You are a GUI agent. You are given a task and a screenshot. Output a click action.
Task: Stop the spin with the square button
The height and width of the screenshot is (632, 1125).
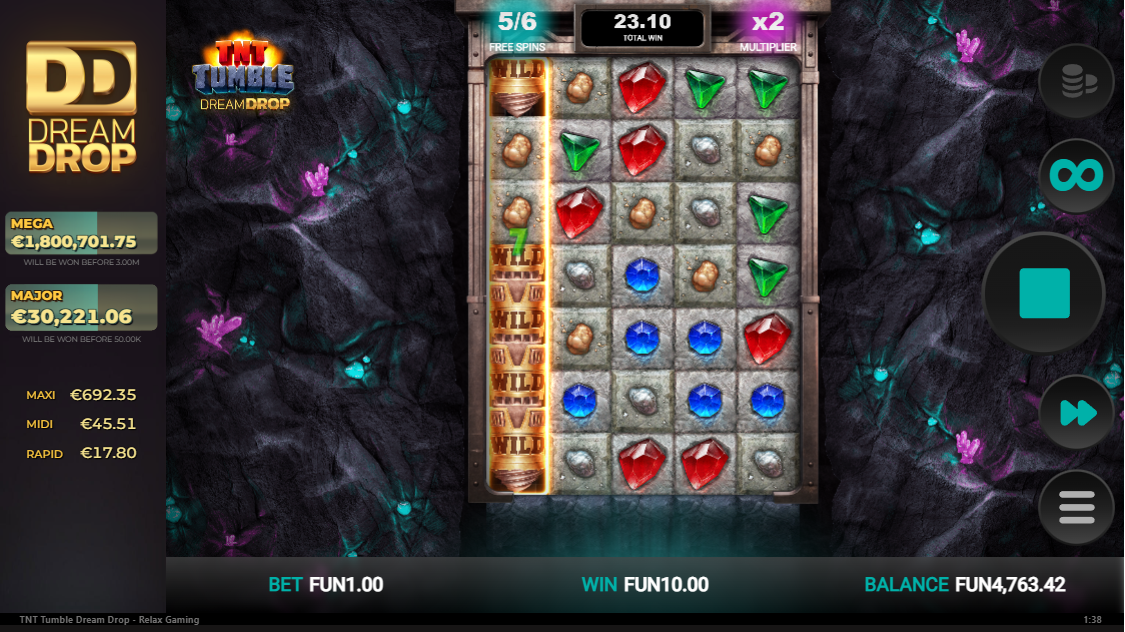1044,293
